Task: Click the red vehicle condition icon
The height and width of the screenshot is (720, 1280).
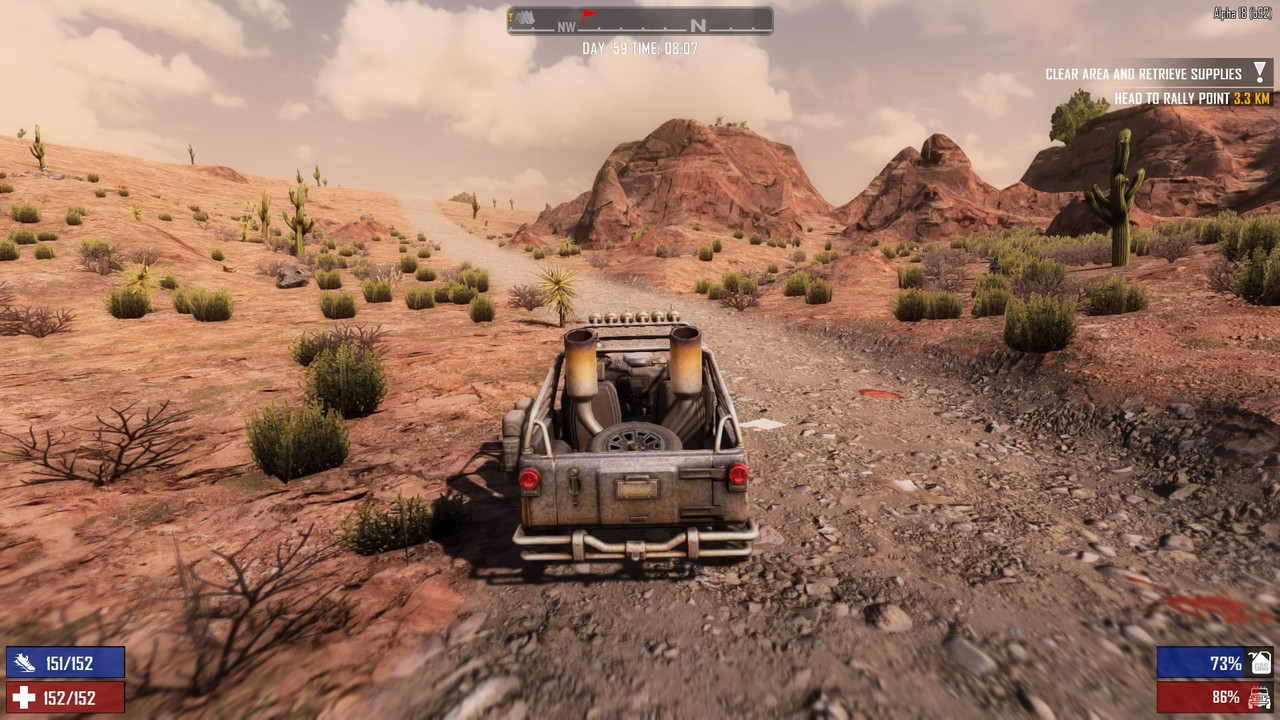Action: click(x=1259, y=697)
